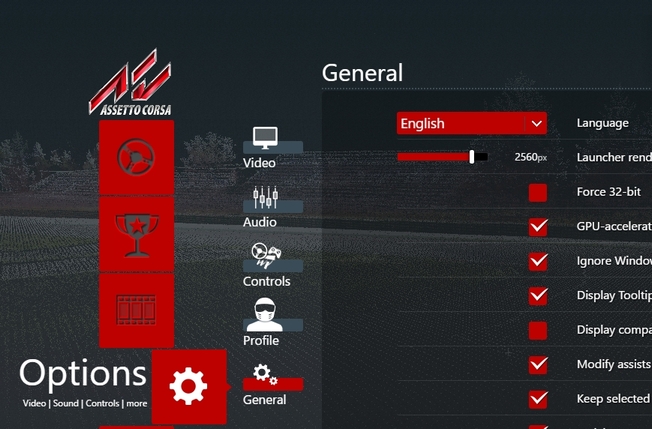Open the Video settings tab
The width and height of the screenshot is (652, 429).
(264, 146)
